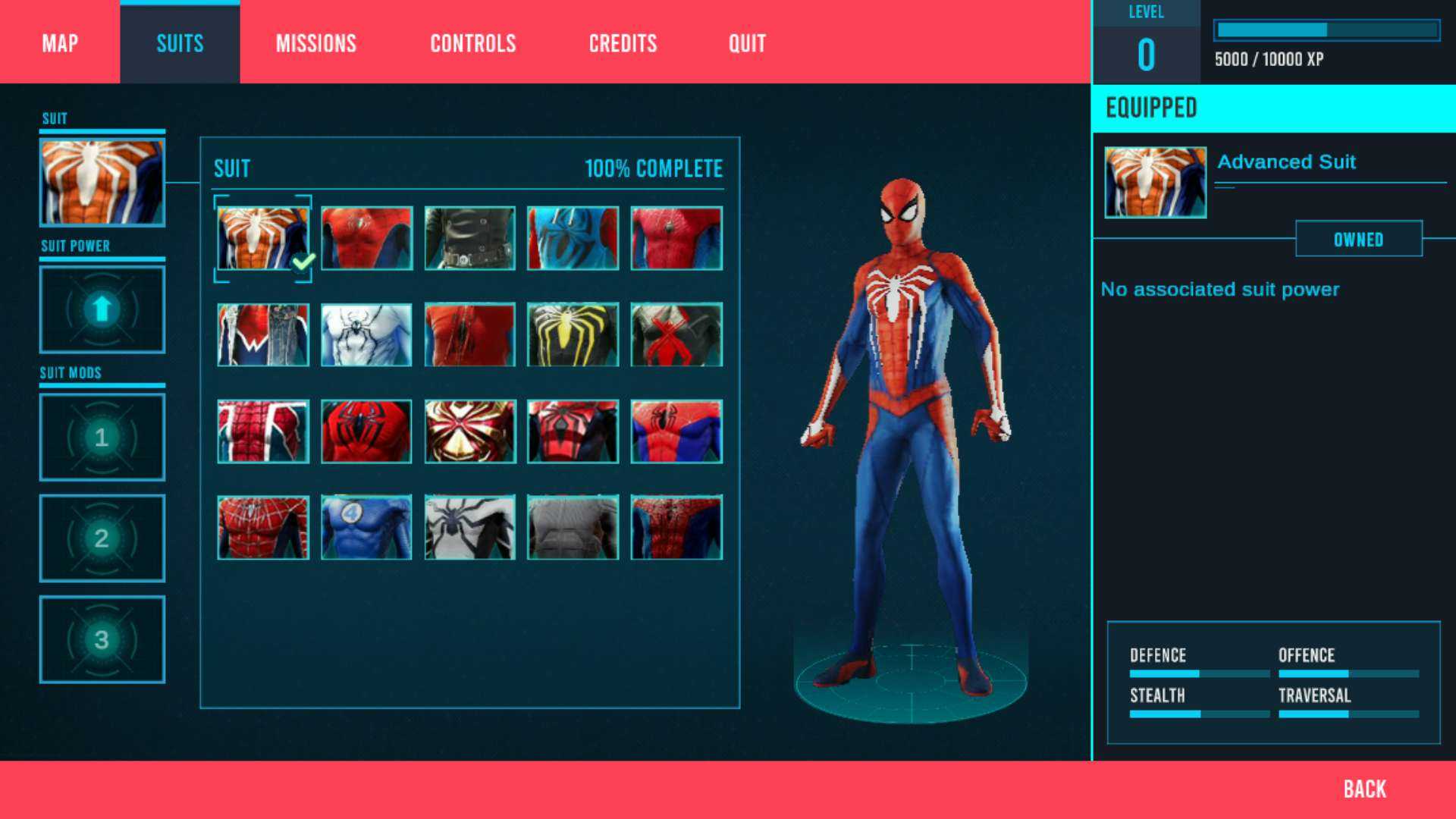Open the current suit slot on left panel

click(102, 182)
